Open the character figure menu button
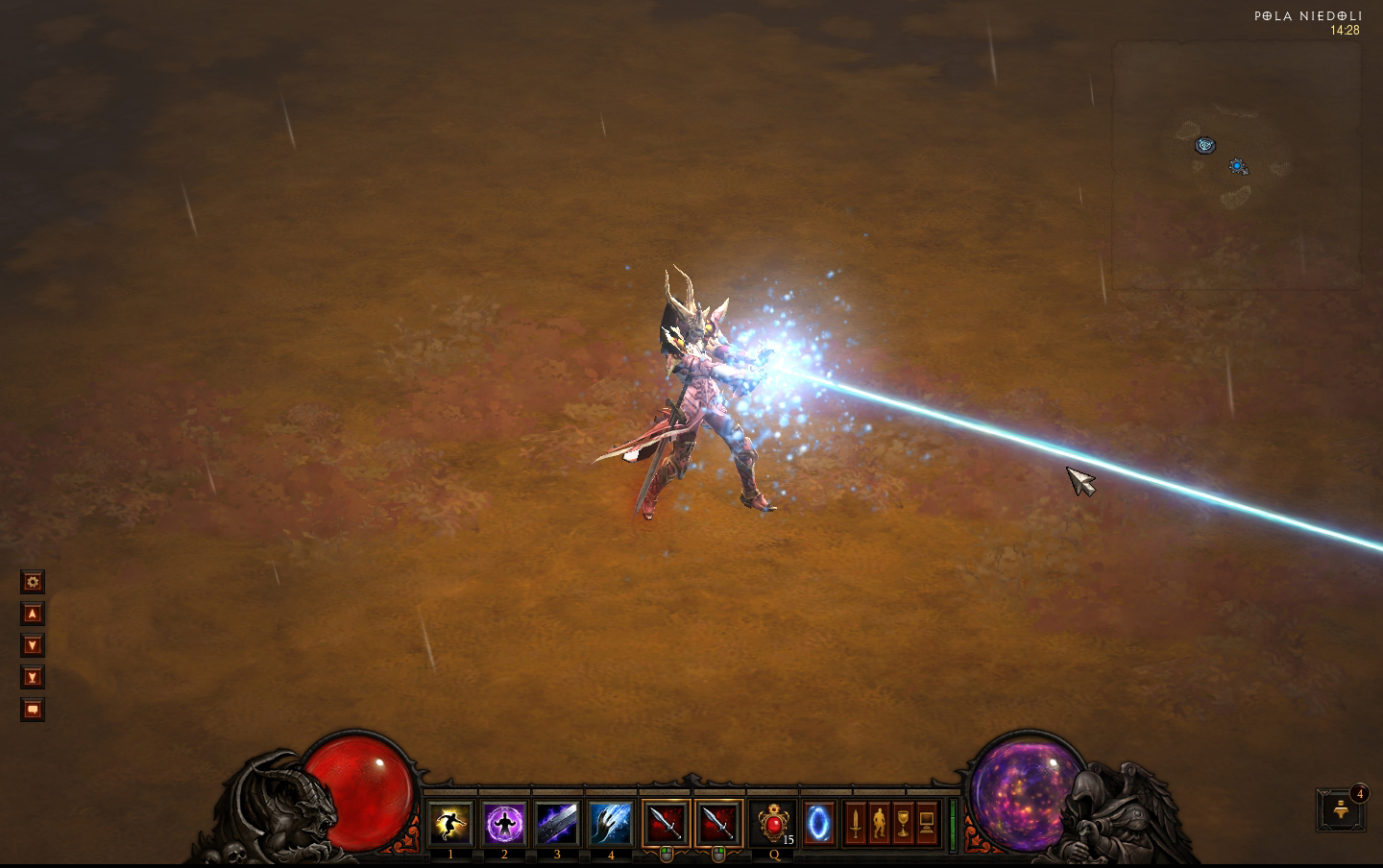The width and height of the screenshot is (1383, 868). [x=879, y=823]
